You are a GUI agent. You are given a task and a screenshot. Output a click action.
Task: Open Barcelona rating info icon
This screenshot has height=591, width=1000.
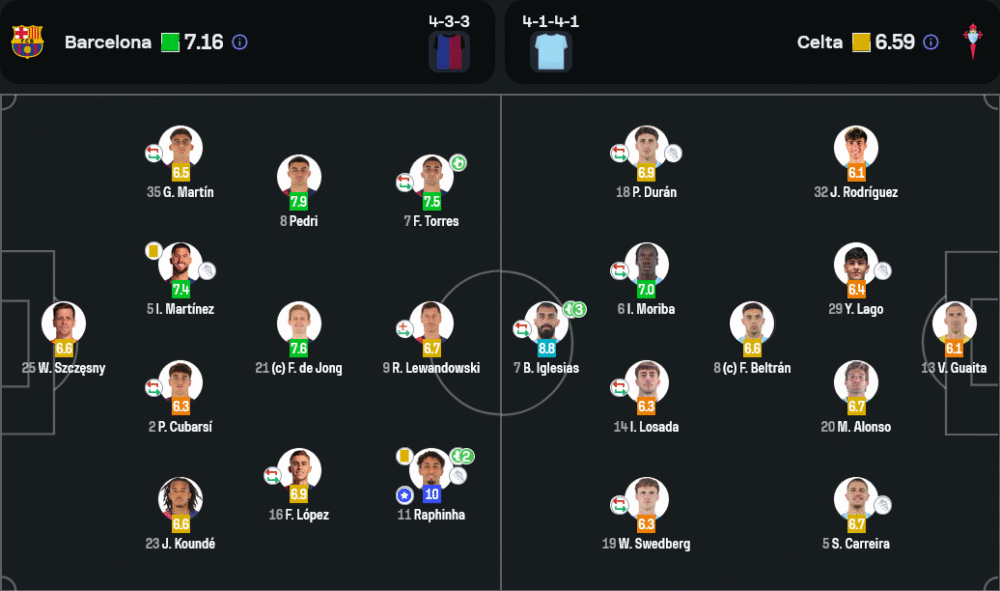(240, 42)
